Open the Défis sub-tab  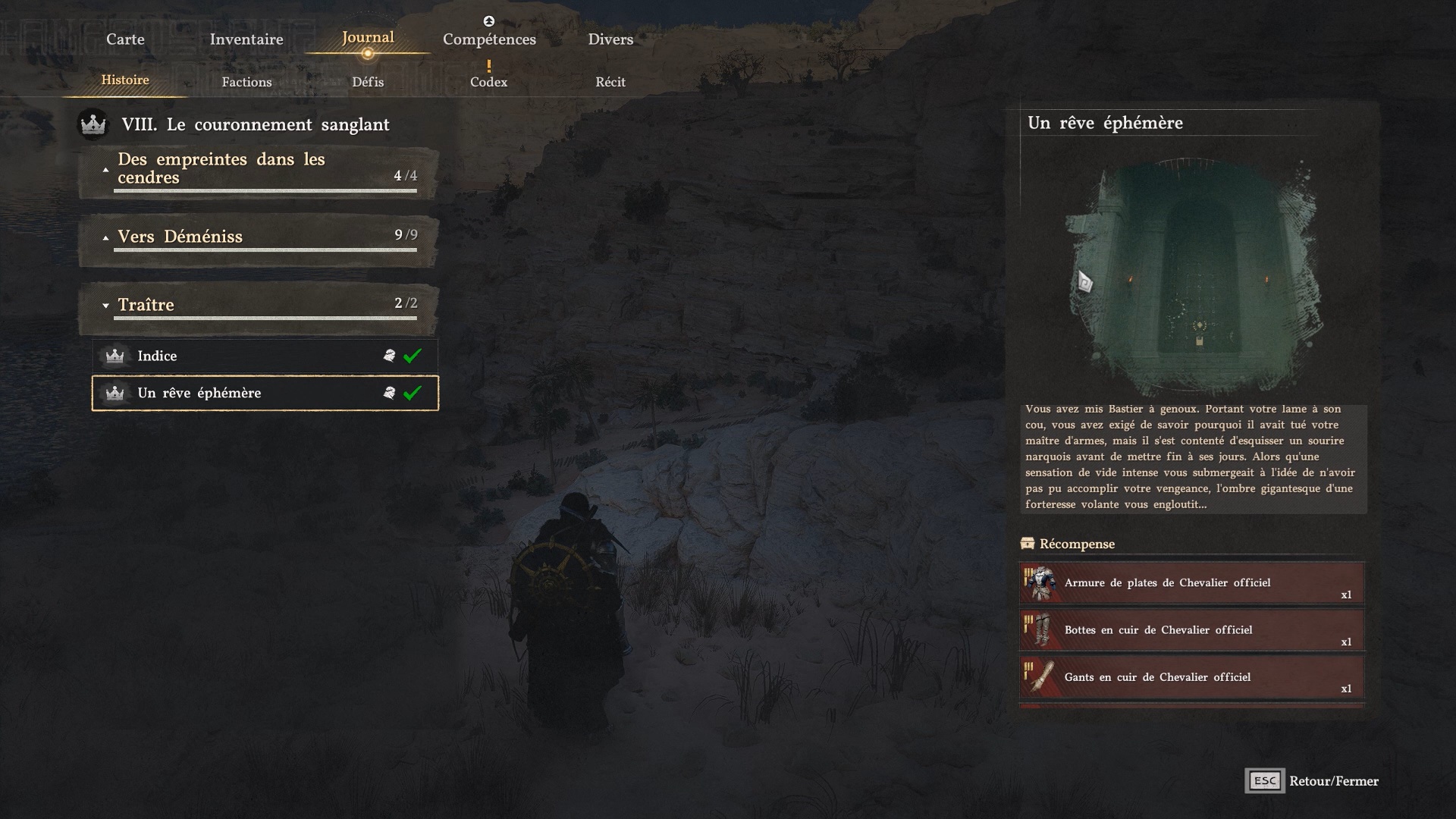coord(368,82)
